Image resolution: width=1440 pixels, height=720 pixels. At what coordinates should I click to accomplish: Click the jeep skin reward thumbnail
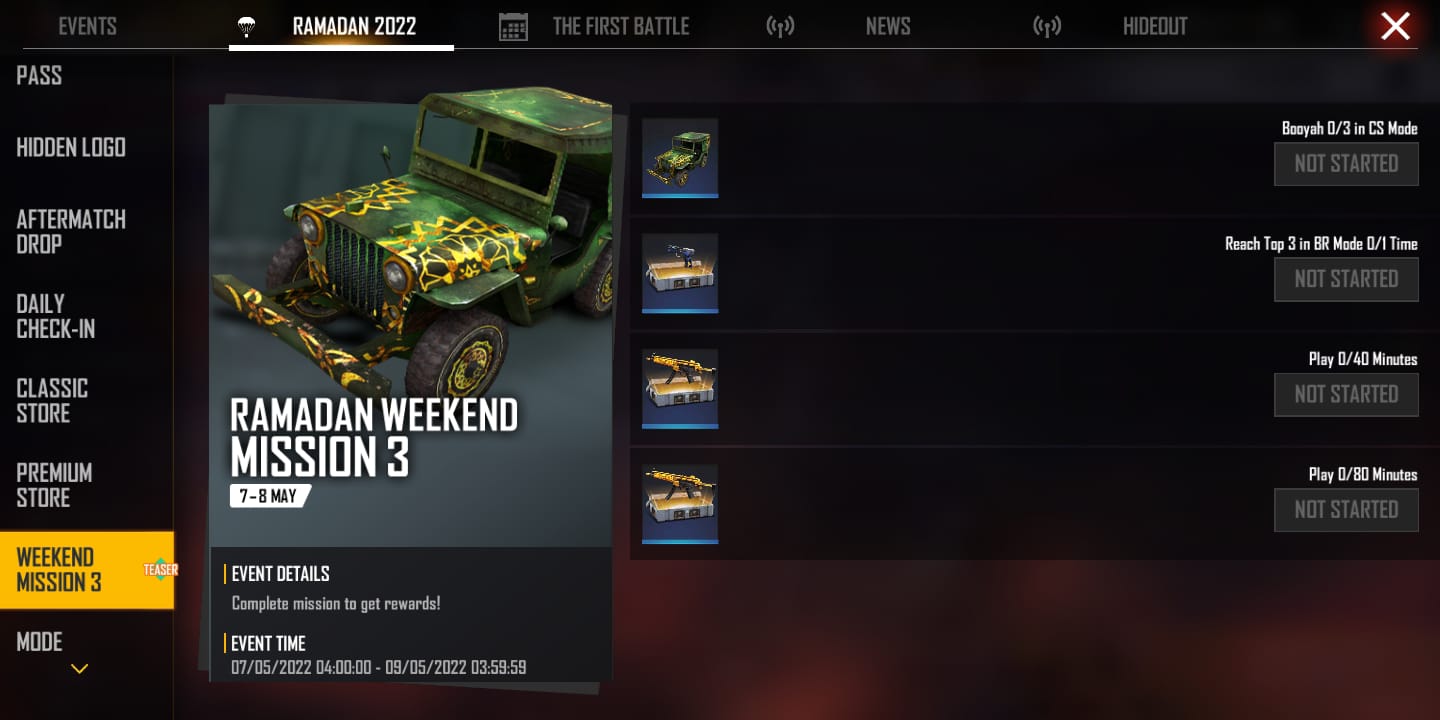pyautogui.click(x=680, y=157)
